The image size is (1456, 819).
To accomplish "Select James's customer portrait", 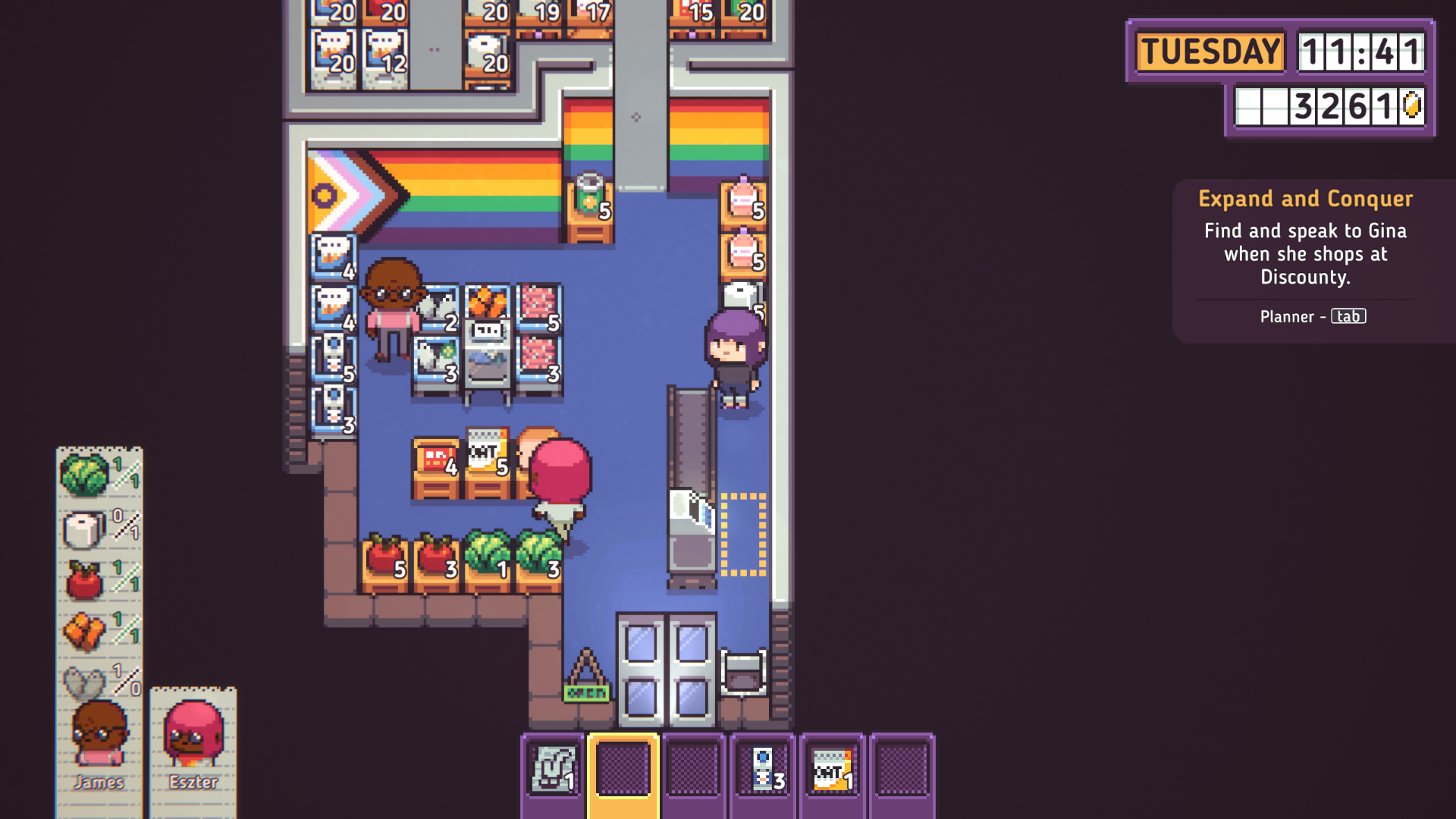I will point(99,732).
